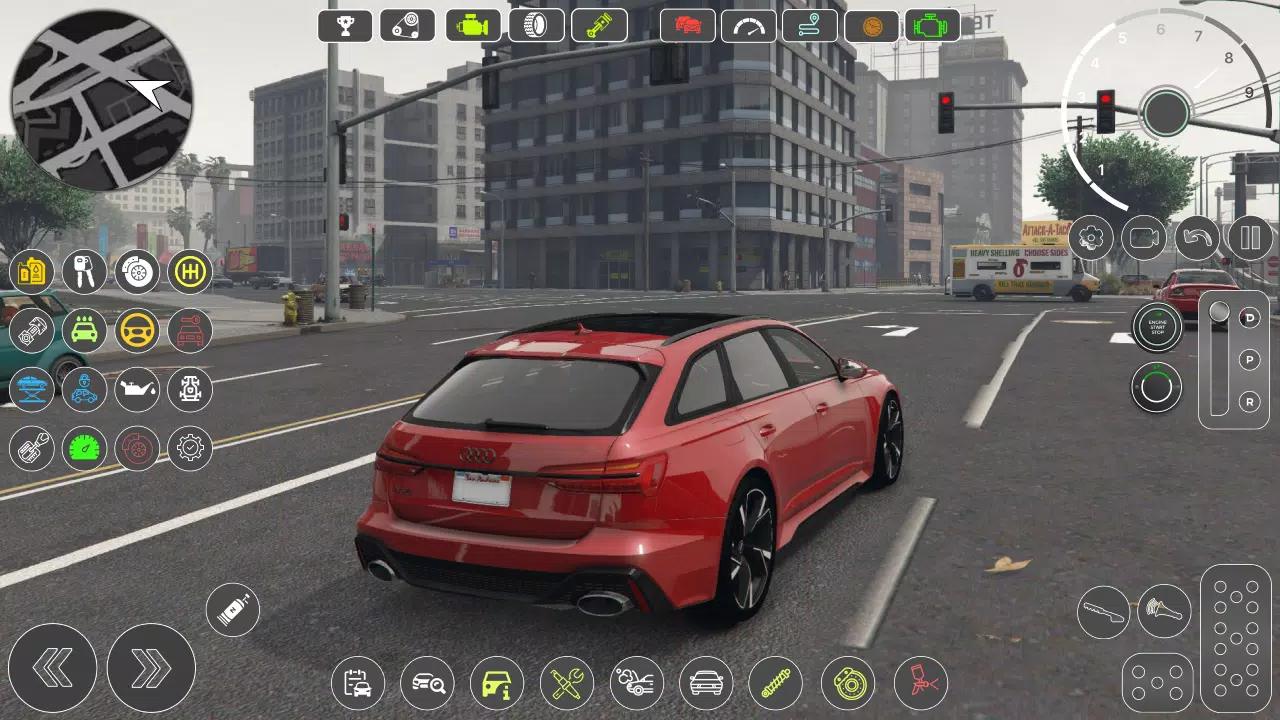Screen dimensions: 1280x720
Task: Expand the panel with double right arrows
Action: [151, 667]
